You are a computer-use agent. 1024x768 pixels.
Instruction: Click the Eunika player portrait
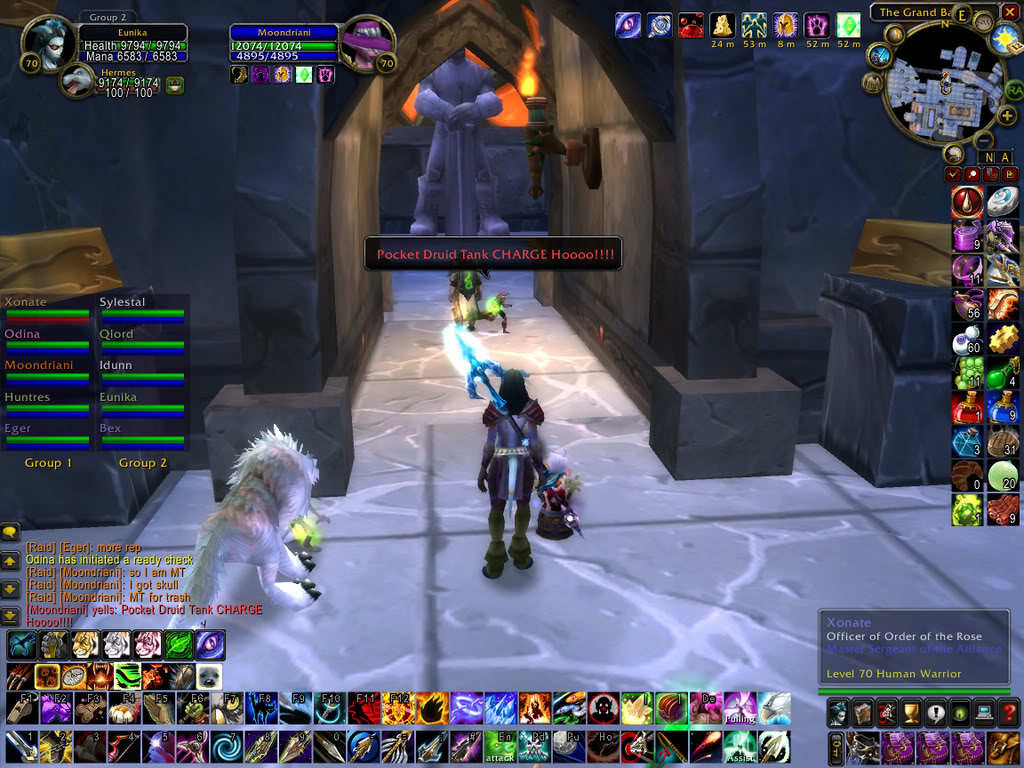point(48,45)
